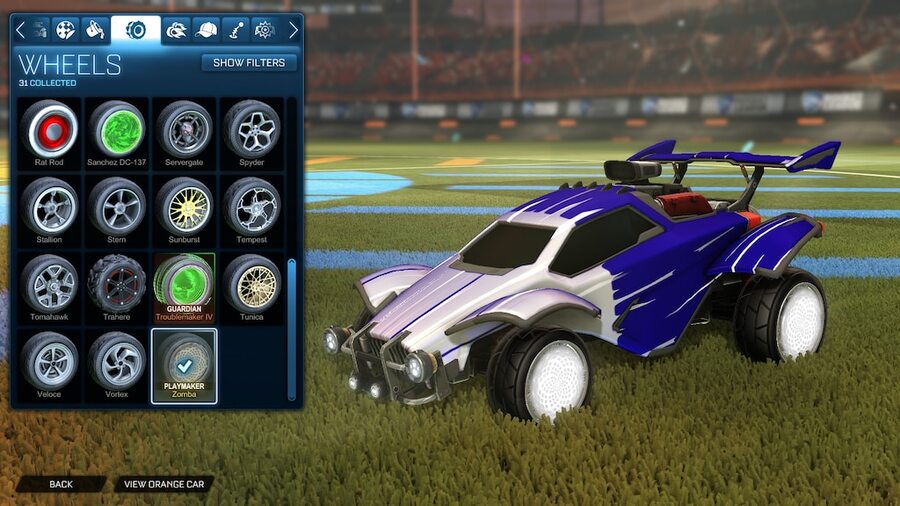This screenshot has width=900, height=506.
Task: Select the Rat Rod wheels
Action: [x=49, y=129]
